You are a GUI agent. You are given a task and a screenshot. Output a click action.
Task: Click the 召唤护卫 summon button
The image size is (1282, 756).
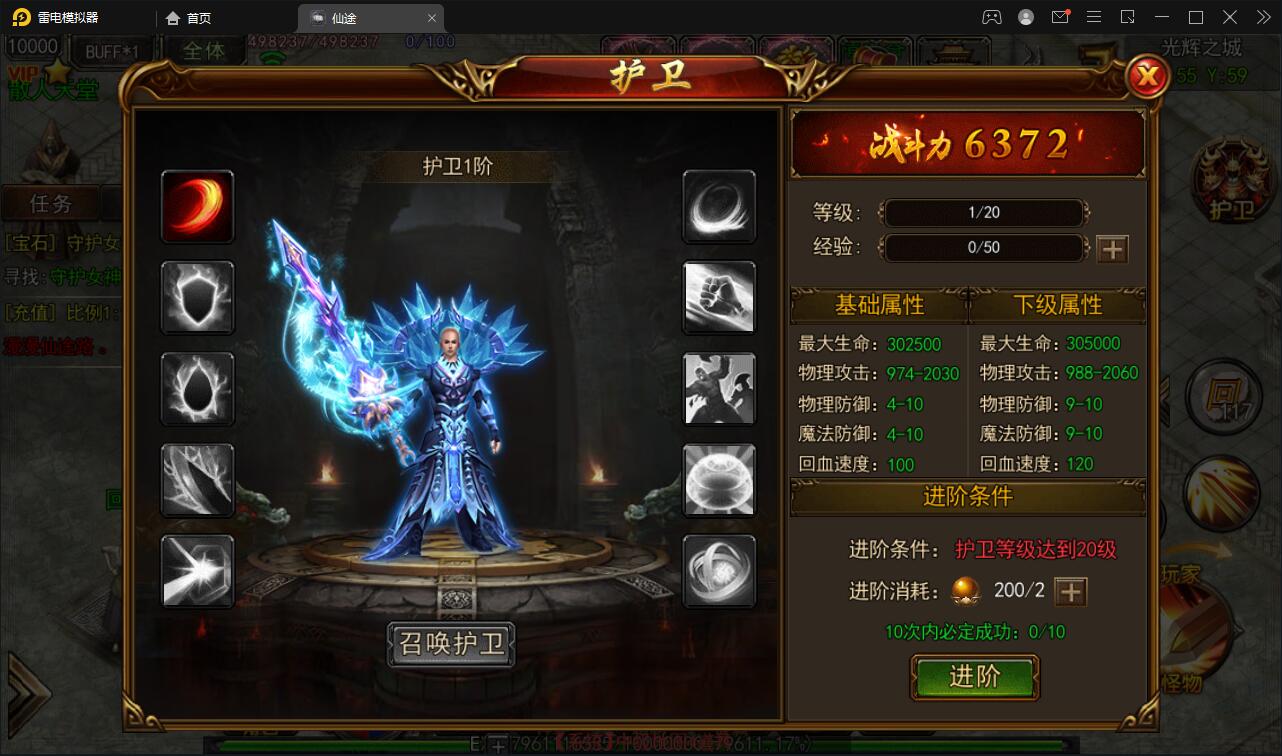[x=451, y=645]
